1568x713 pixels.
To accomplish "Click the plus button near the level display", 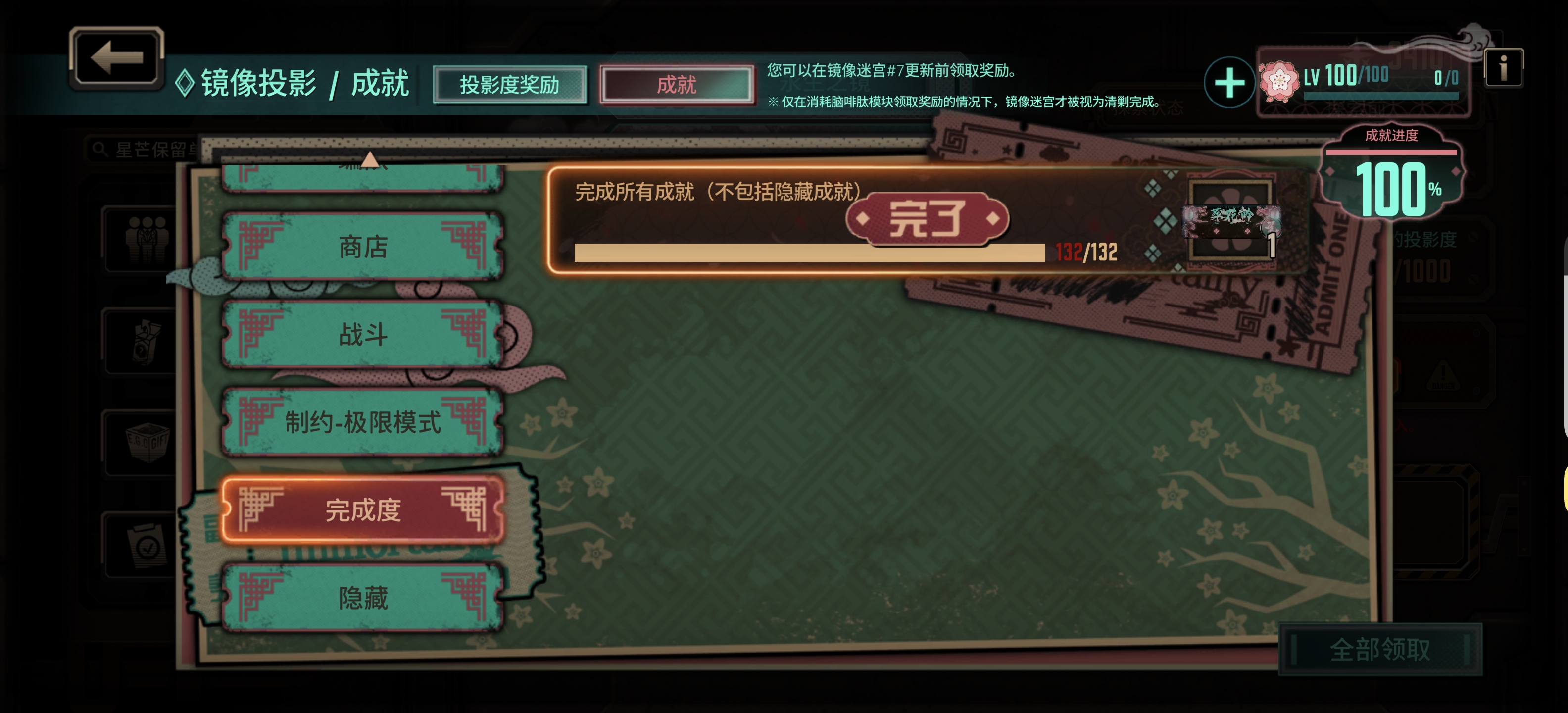I will pyautogui.click(x=1229, y=81).
